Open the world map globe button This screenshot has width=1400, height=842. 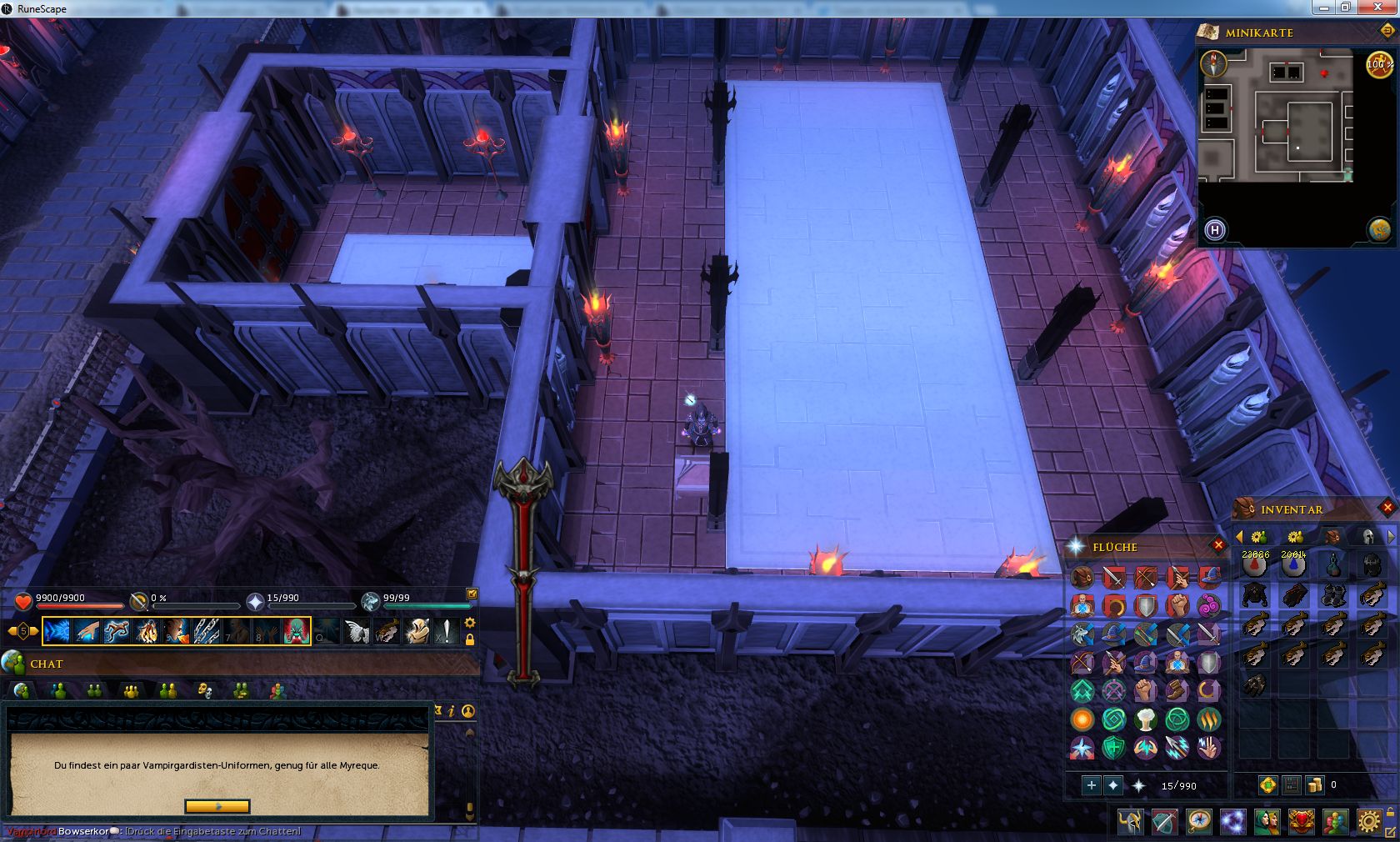point(1379,229)
